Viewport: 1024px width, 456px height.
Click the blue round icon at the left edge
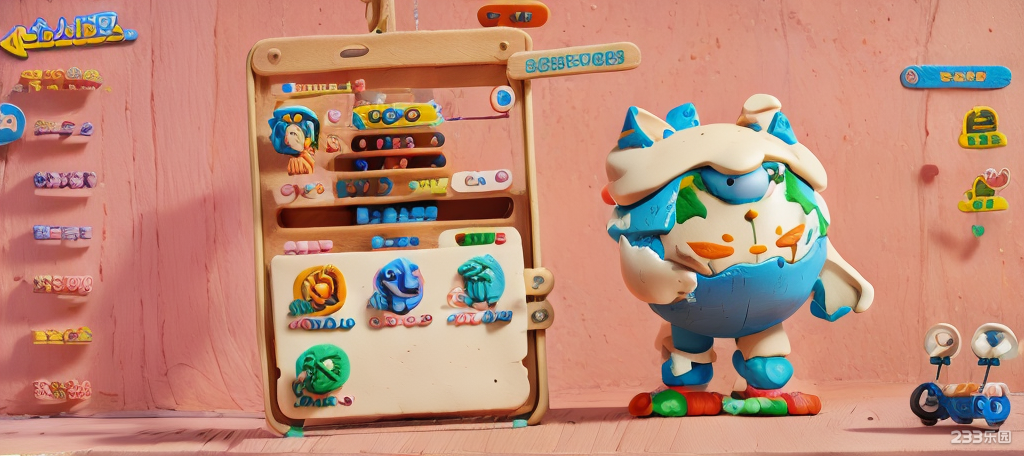click(x=9, y=123)
